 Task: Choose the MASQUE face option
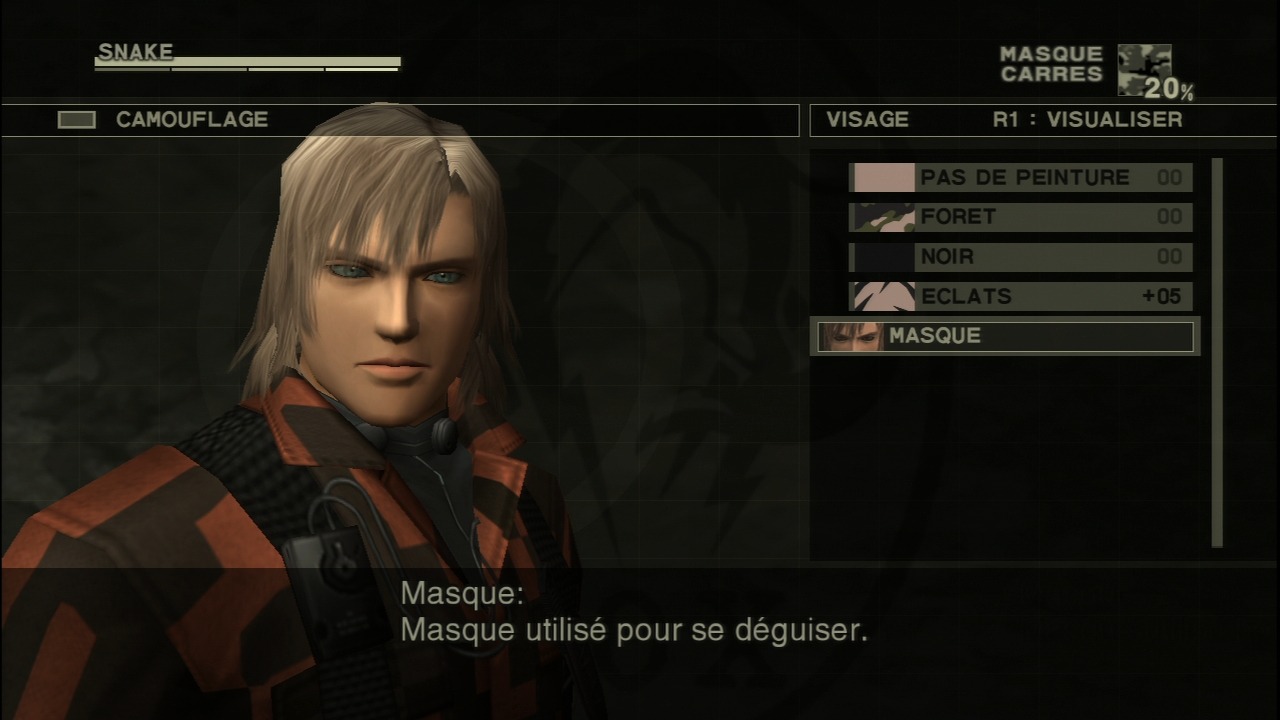click(1004, 337)
